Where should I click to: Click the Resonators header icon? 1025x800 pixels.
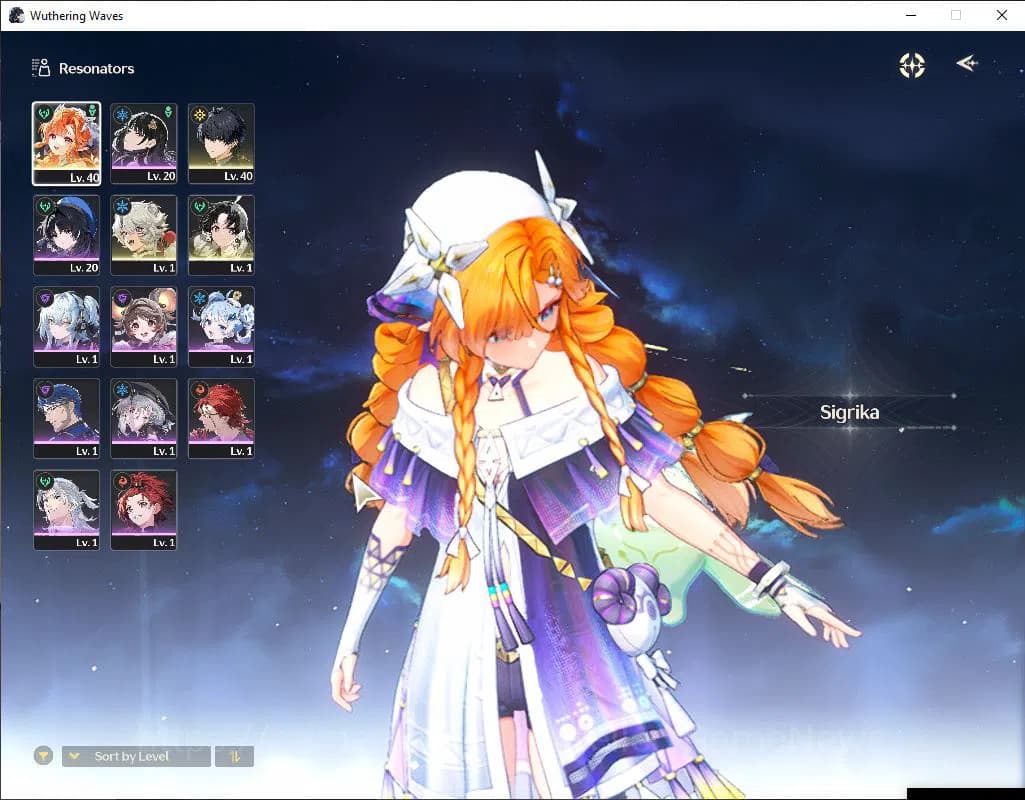[41, 68]
